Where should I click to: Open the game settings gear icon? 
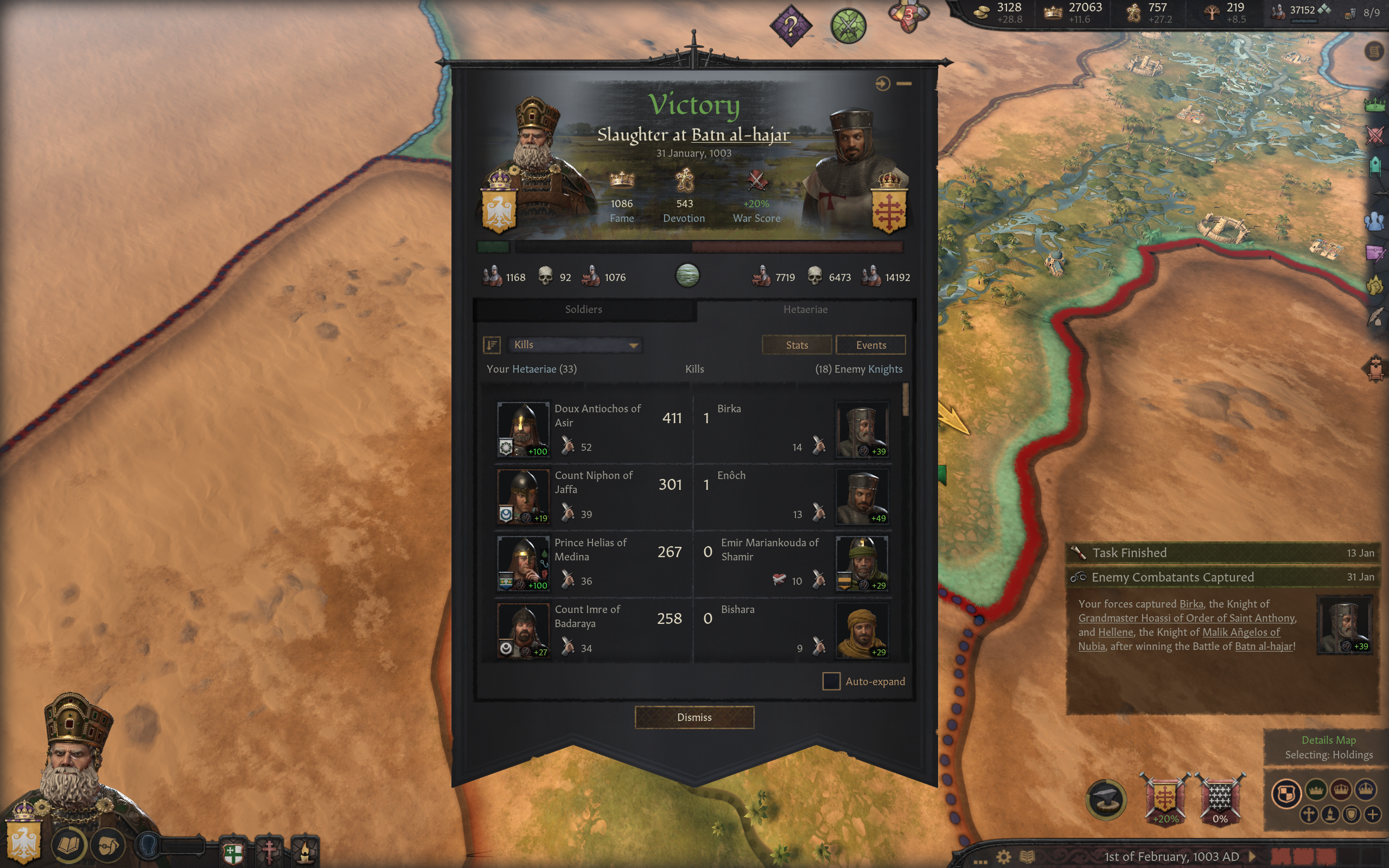coord(1003,857)
